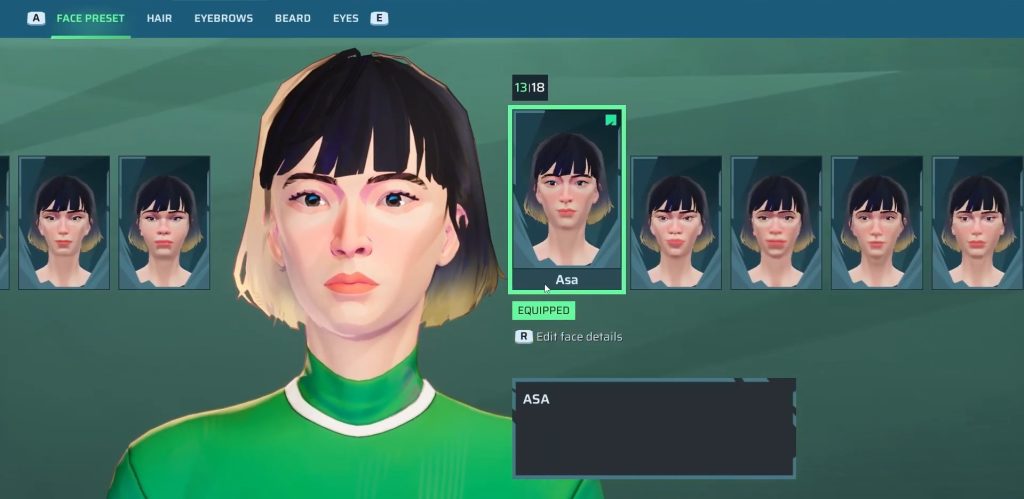Viewport: 1024px width, 499px height.
Task: Select the Asa face preset card
Action: point(567,199)
